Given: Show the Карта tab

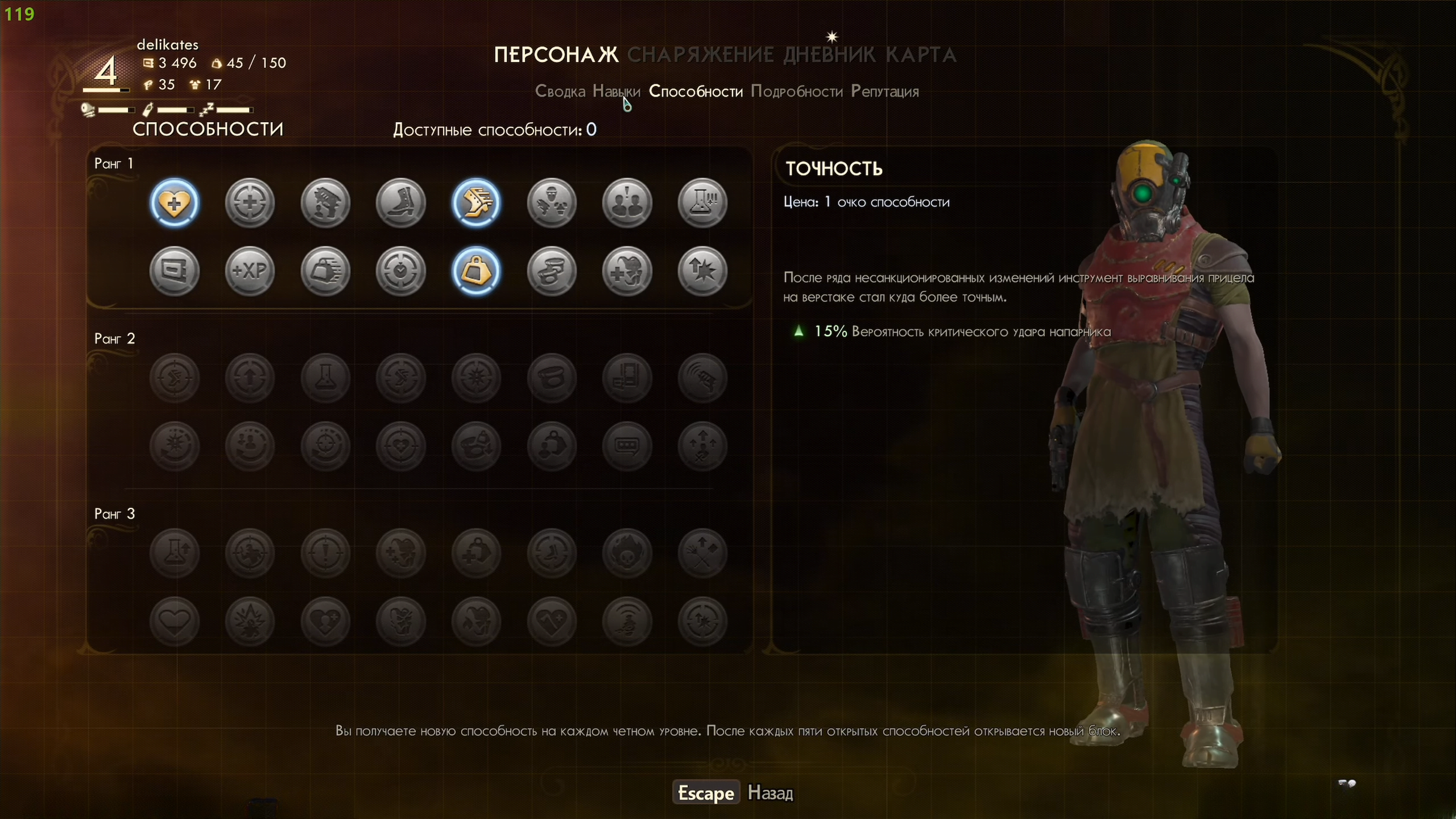Looking at the screenshot, I should pos(921,55).
